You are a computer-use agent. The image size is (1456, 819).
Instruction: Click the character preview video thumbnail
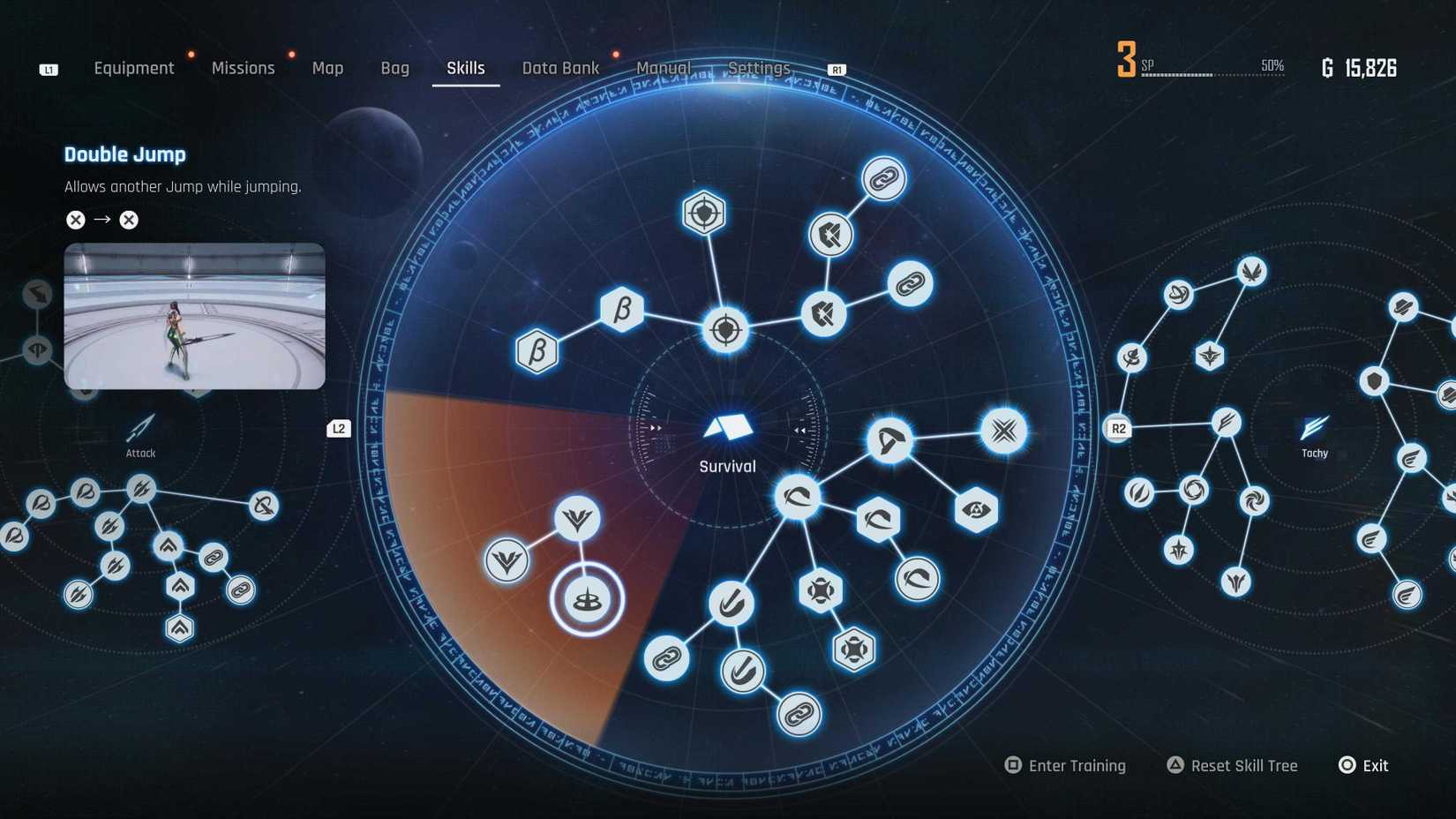[194, 316]
